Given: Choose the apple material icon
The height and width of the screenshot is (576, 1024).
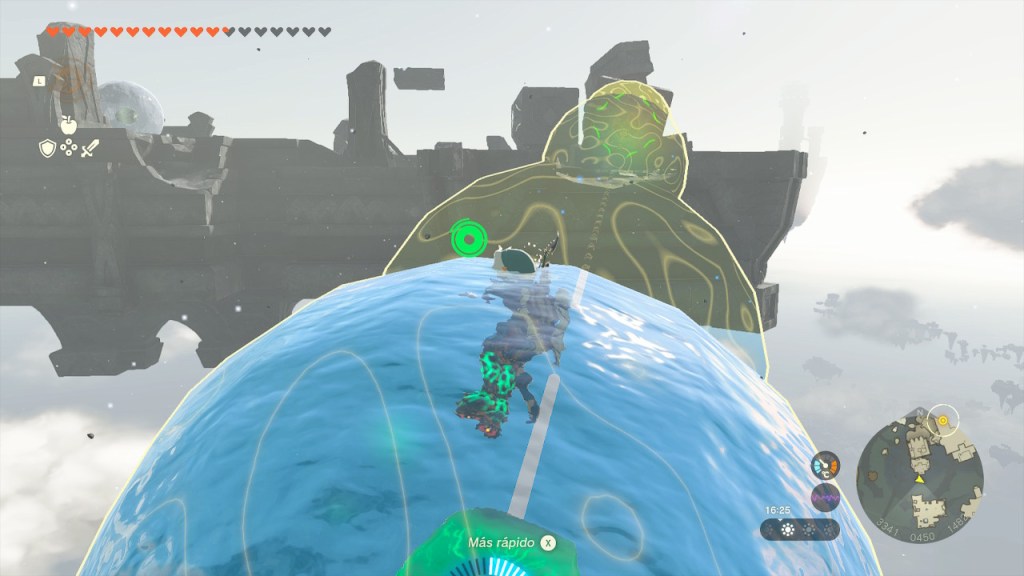Looking at the screenshot, I should tap(68, 125).
